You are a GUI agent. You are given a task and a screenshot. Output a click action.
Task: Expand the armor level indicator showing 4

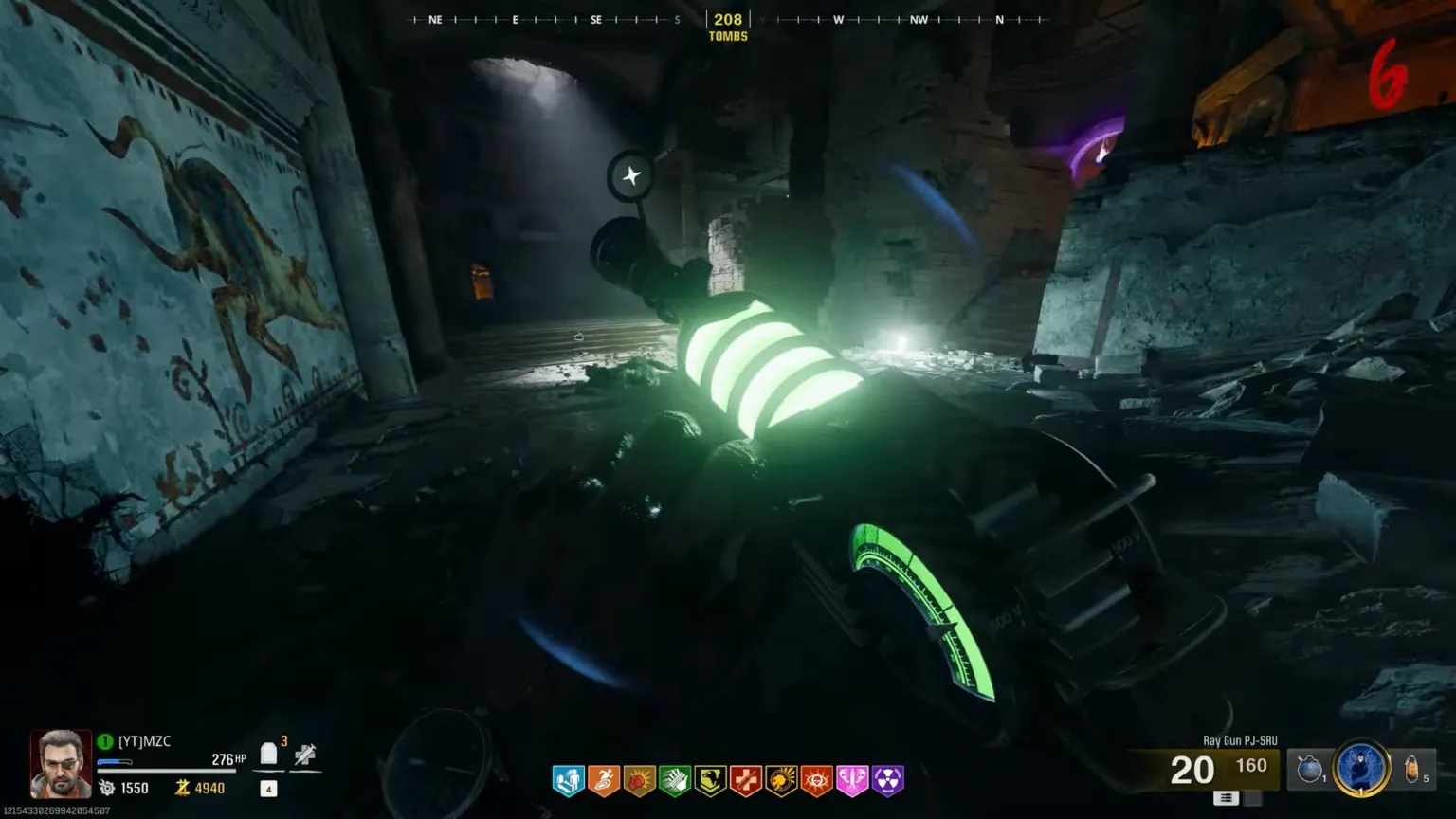[267, 789]
